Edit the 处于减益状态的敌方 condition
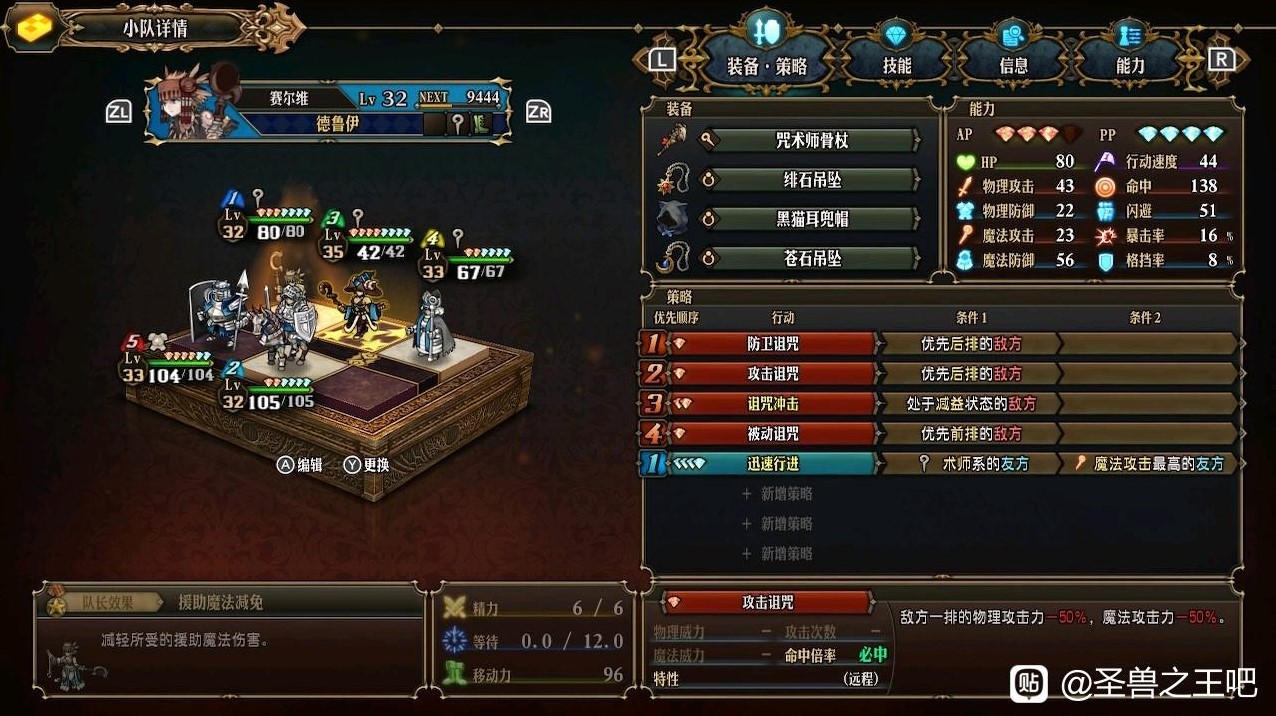 pos(970,404)
